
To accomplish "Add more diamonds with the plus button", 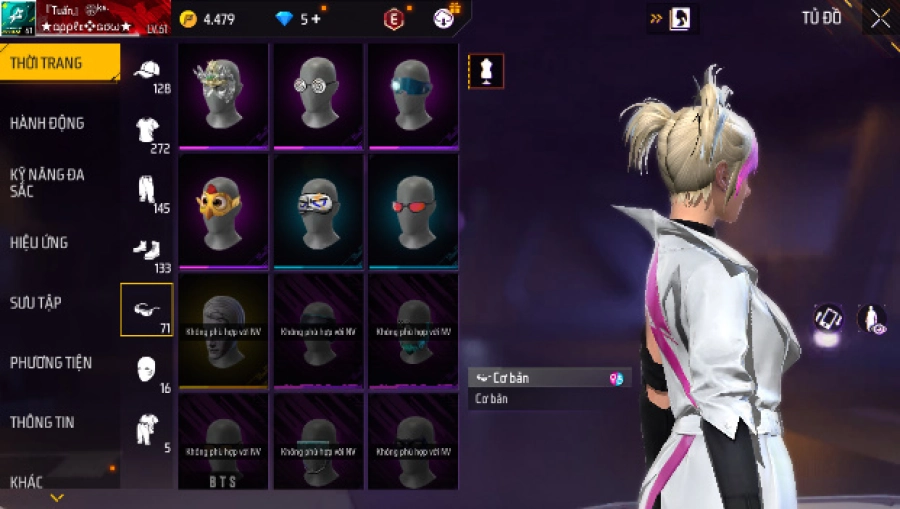I will click(316, 19).
